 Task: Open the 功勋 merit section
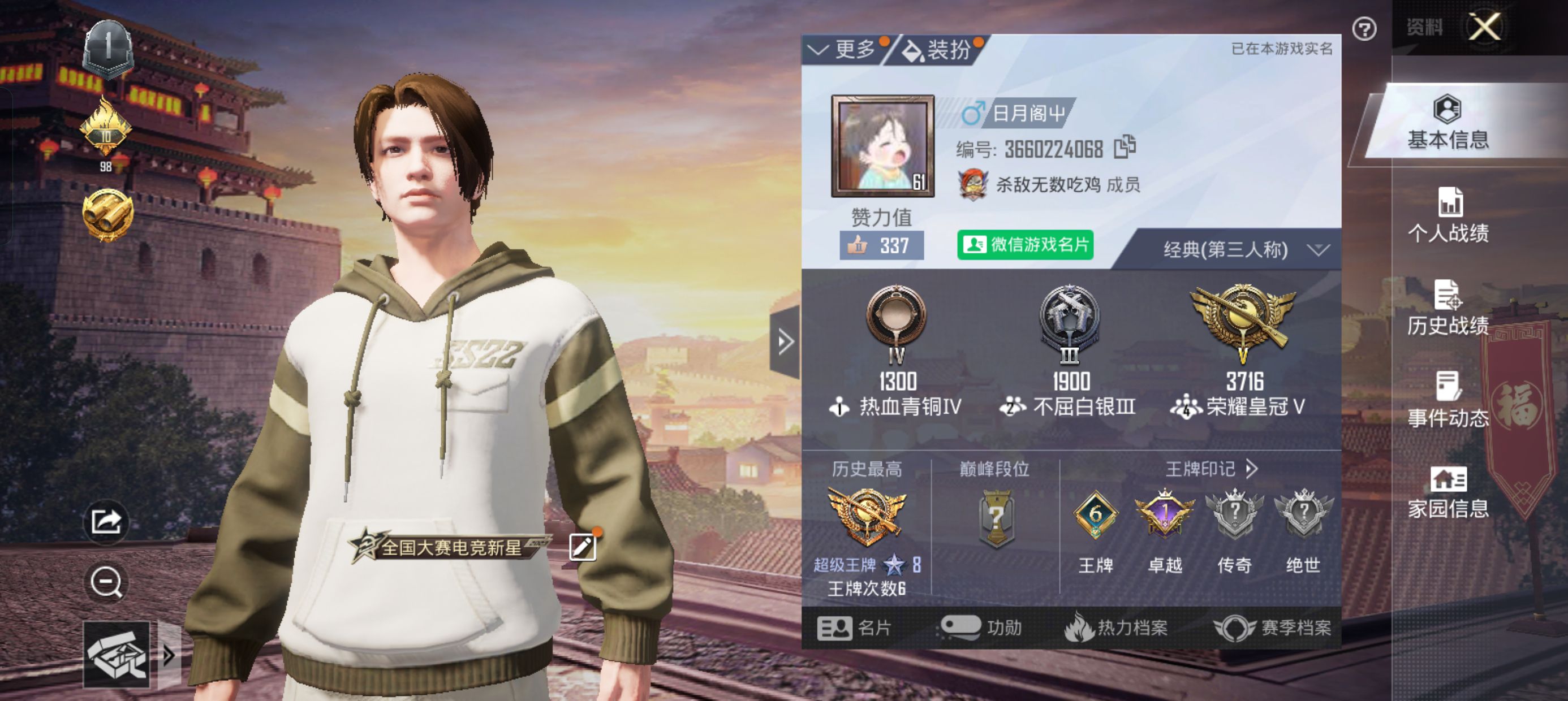click(981, 628)
